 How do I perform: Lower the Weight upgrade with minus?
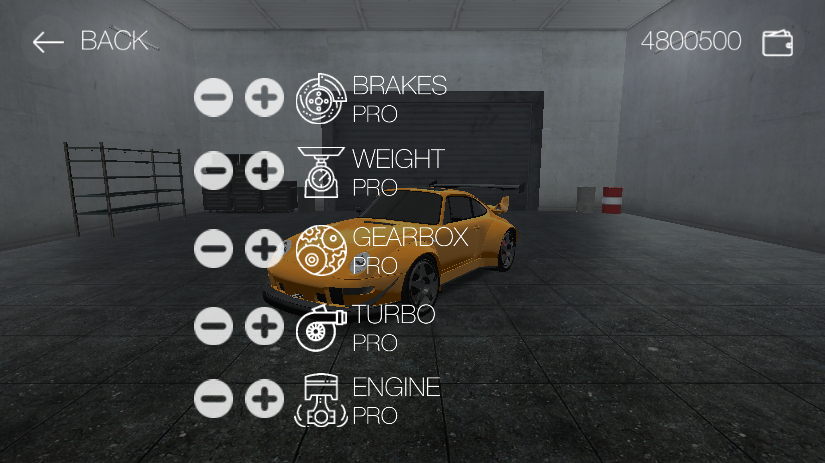[213, 172]
